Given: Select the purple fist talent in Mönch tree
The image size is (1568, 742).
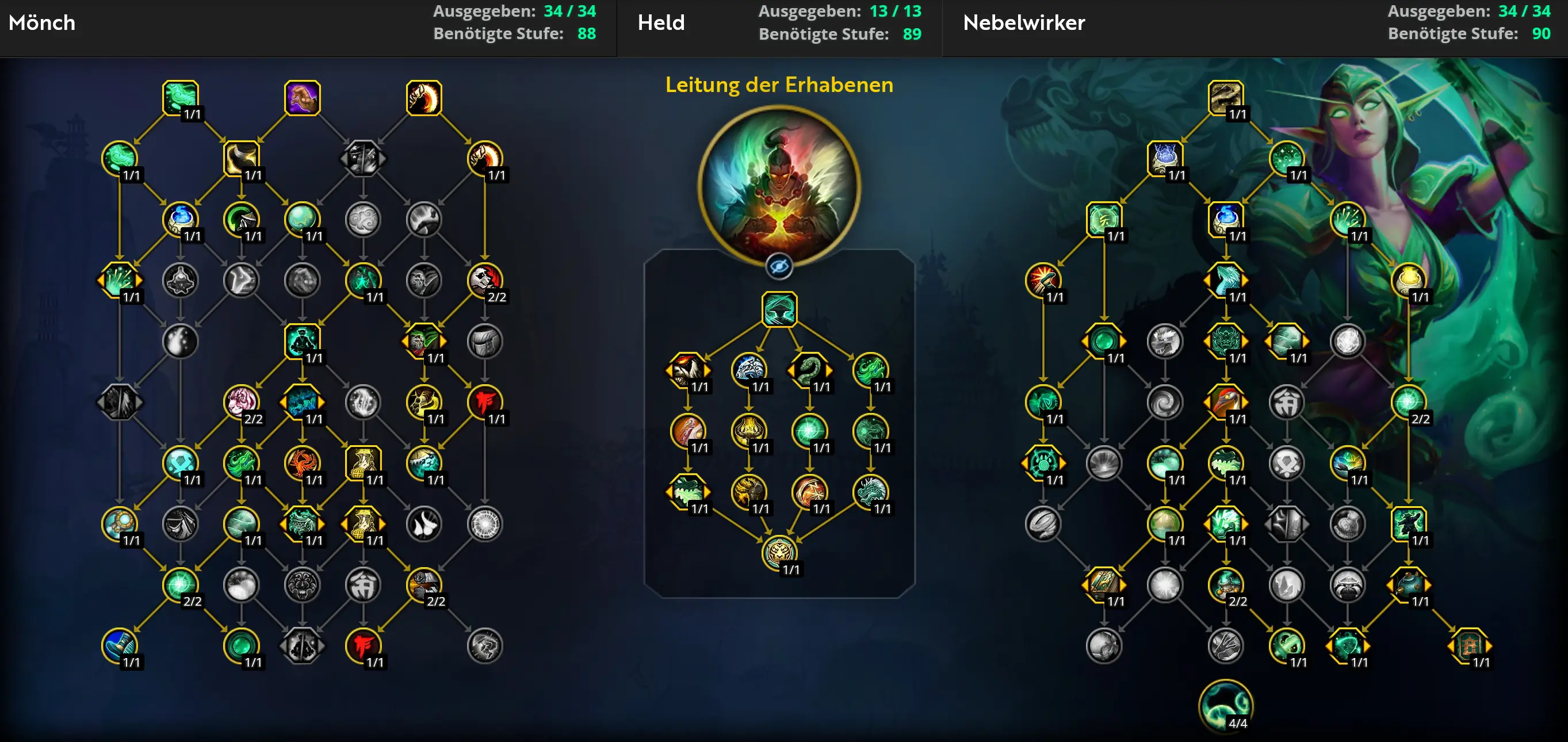Looking at the screenshot, I should click(x=302, y=97).
